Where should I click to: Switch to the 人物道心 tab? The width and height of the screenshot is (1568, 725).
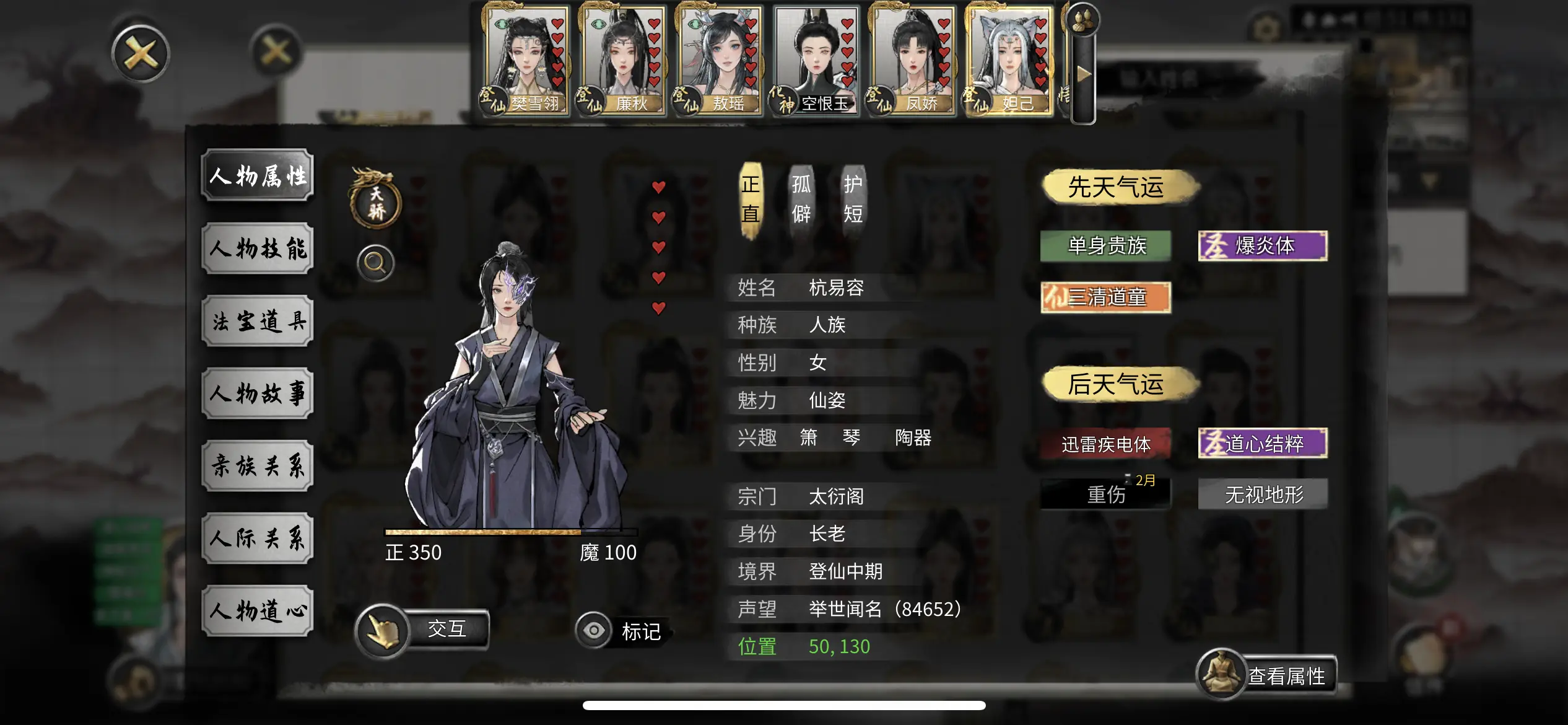[258, 611]
